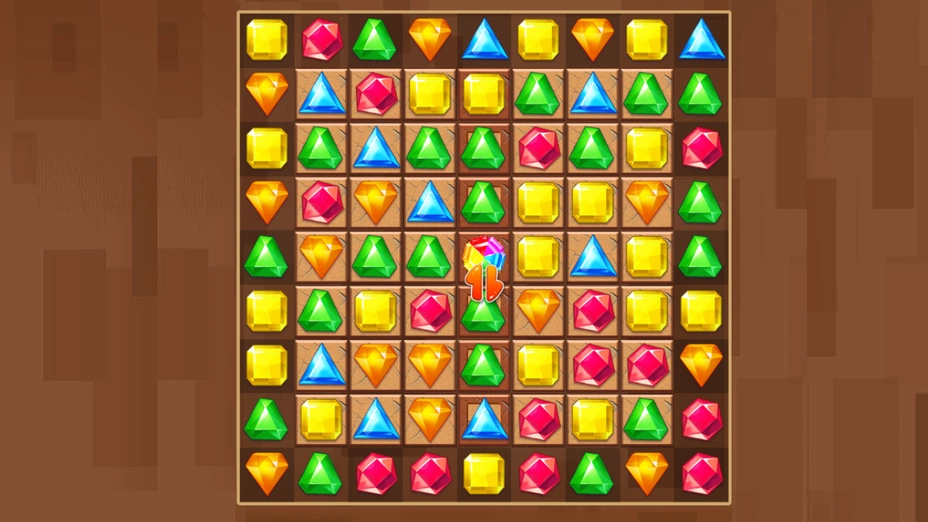This screenshot has width=928, height=522.
Task: Pick the green gem left of the rainbow gem
Action: click(429, 256)
